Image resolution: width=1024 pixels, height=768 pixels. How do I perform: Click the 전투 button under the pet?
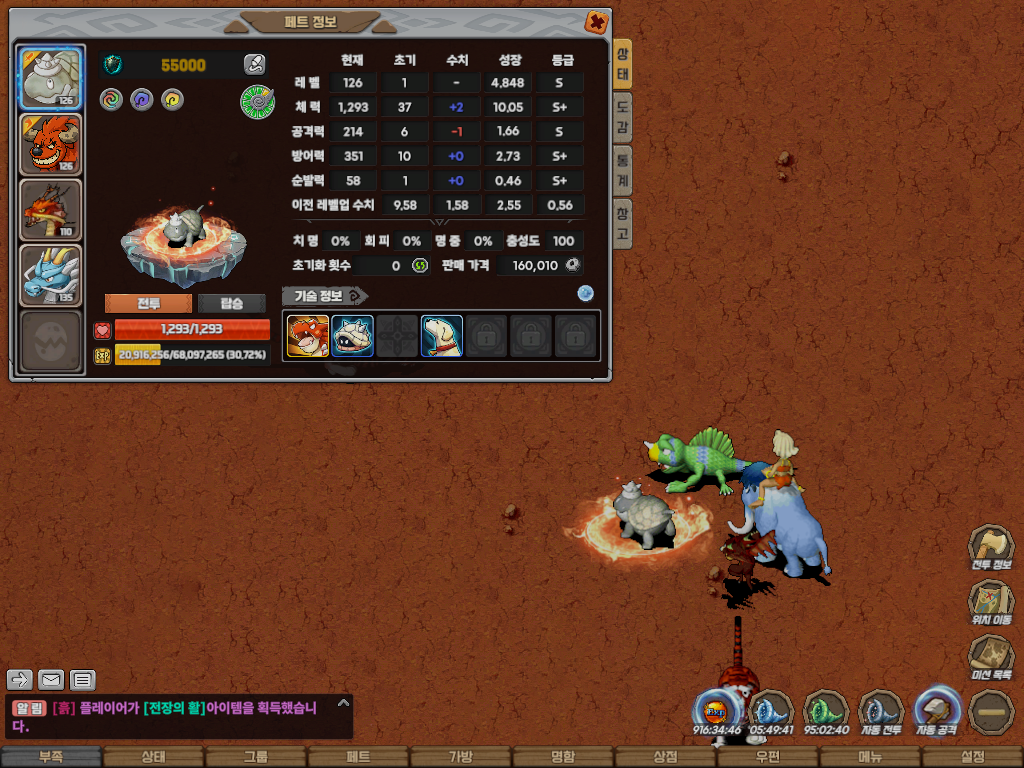tap(148, 303)
